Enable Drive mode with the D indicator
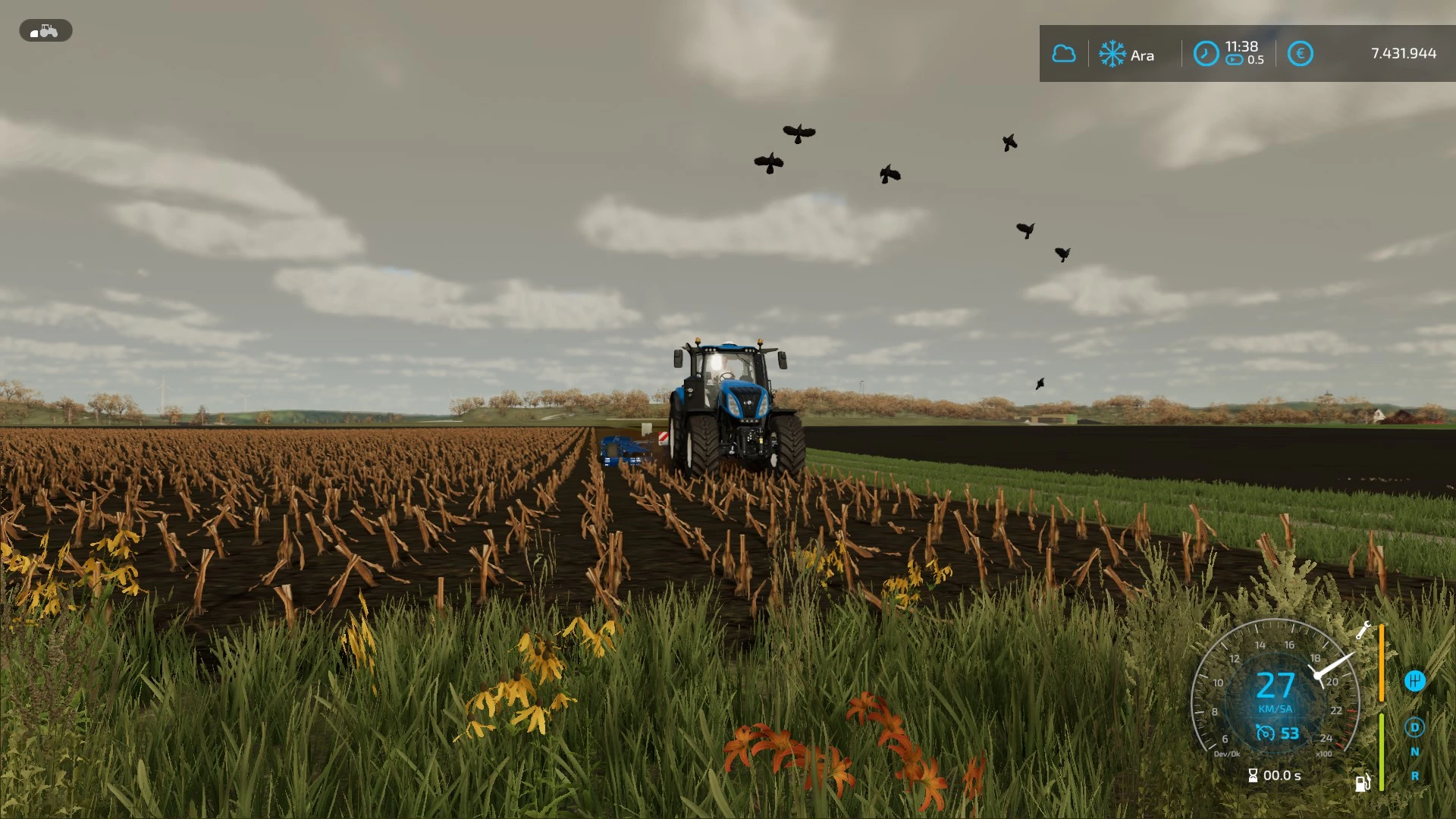 coord(1415,727)
